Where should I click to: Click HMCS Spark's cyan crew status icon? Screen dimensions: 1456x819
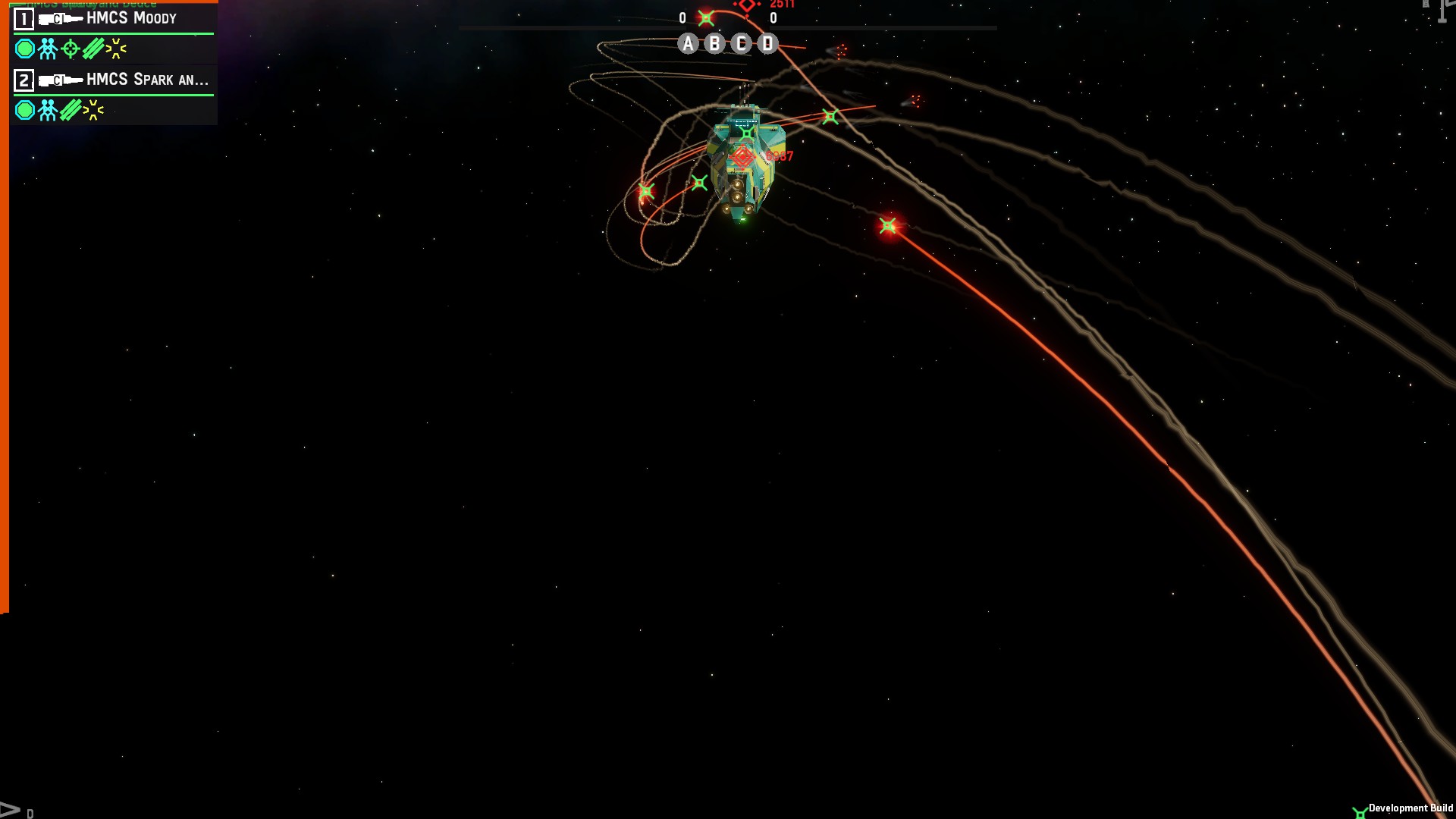pyautogui.click(x=48, y=111)
